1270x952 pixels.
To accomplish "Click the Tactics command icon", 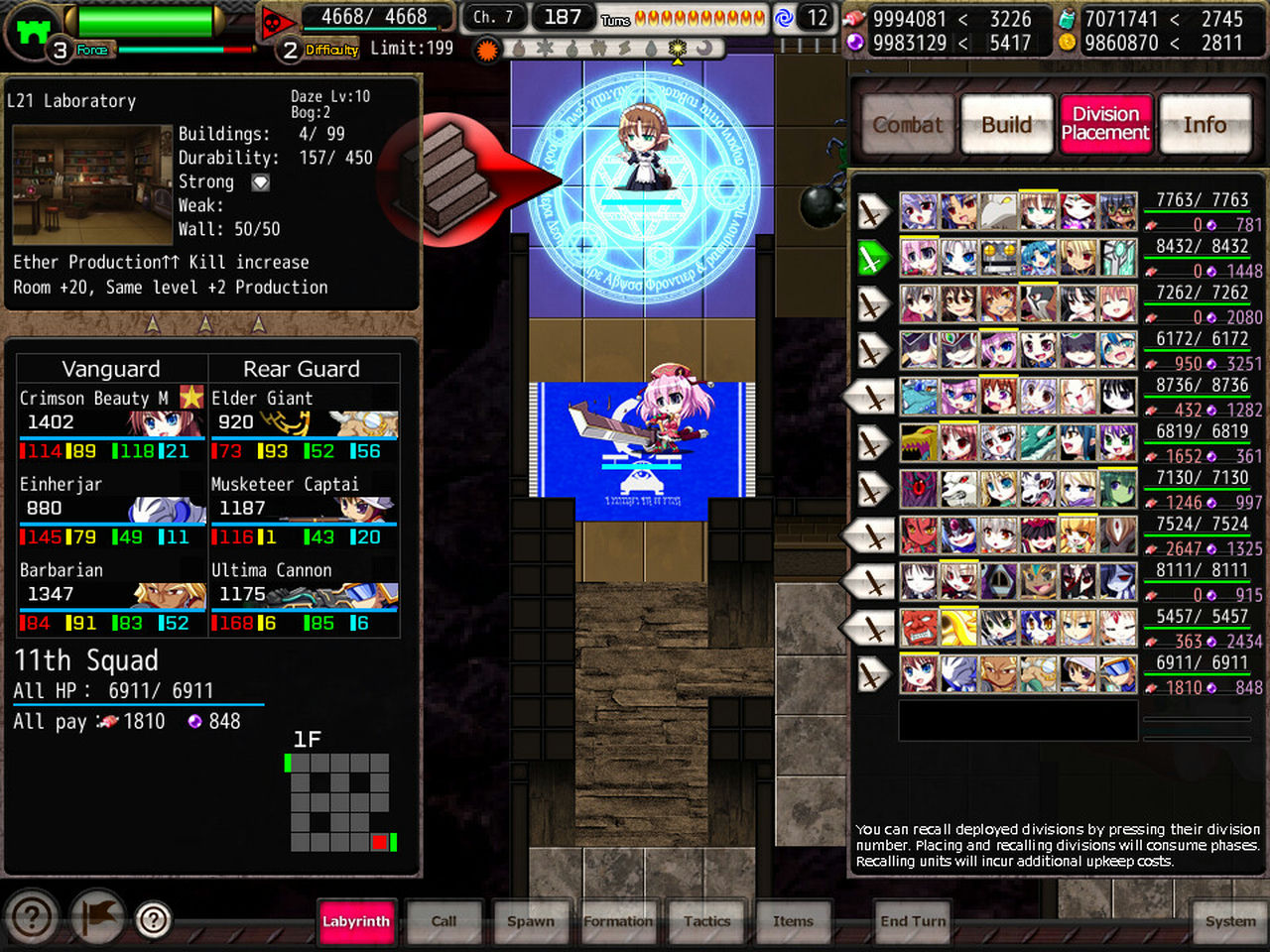I will tap(706, 921).
